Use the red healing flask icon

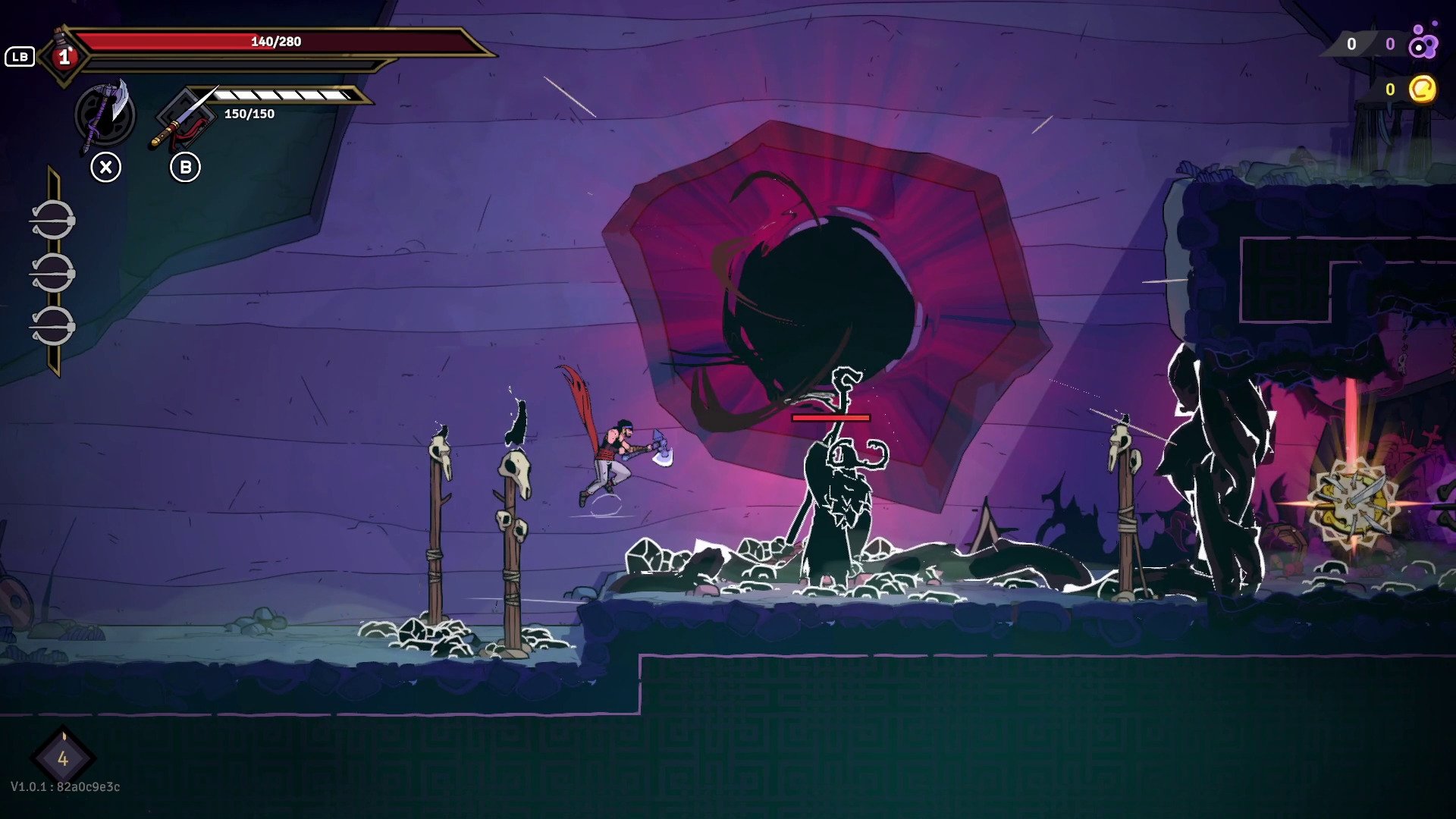64,55
